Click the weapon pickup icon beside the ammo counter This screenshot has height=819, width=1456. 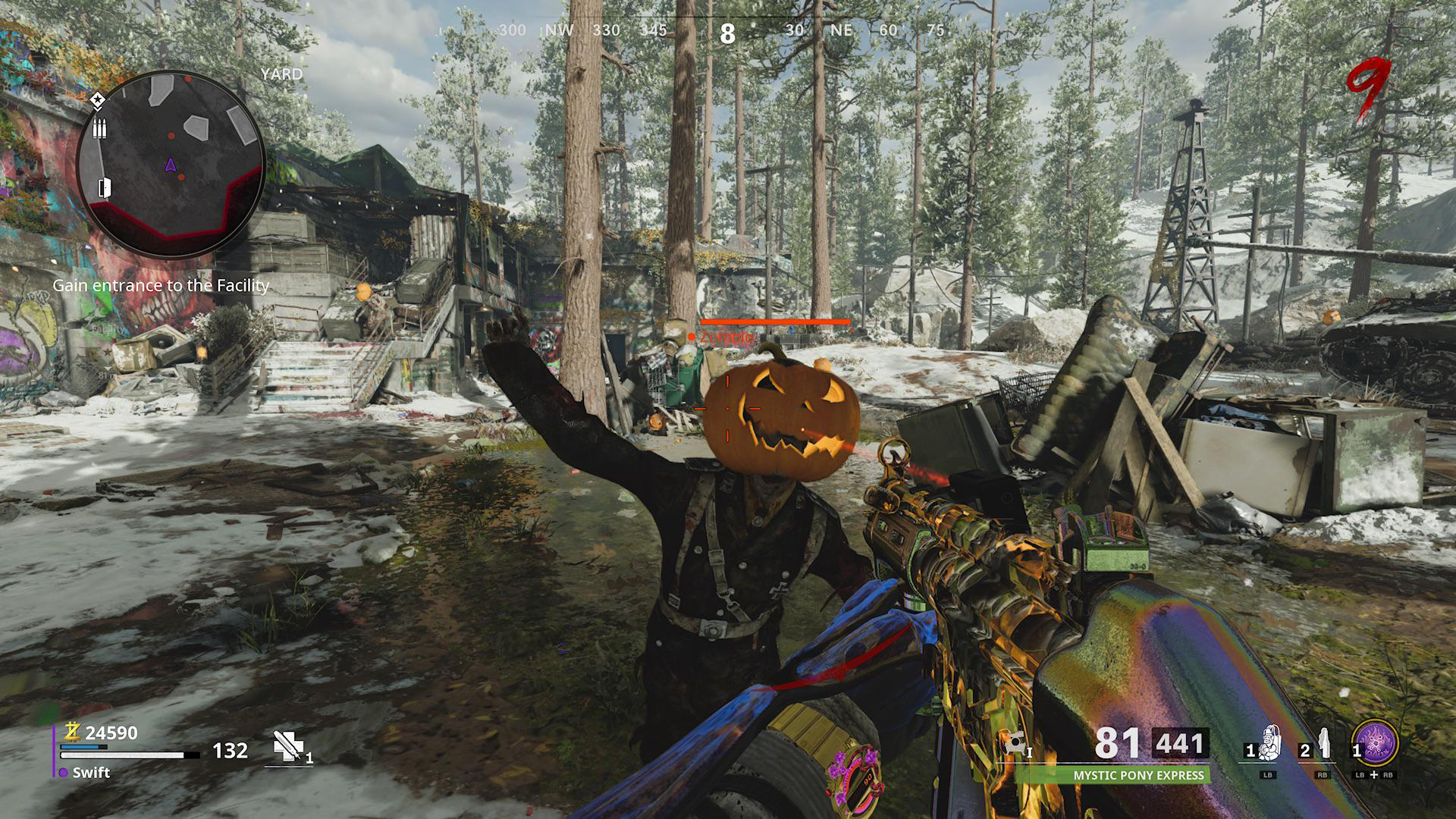coord(1015,742)
